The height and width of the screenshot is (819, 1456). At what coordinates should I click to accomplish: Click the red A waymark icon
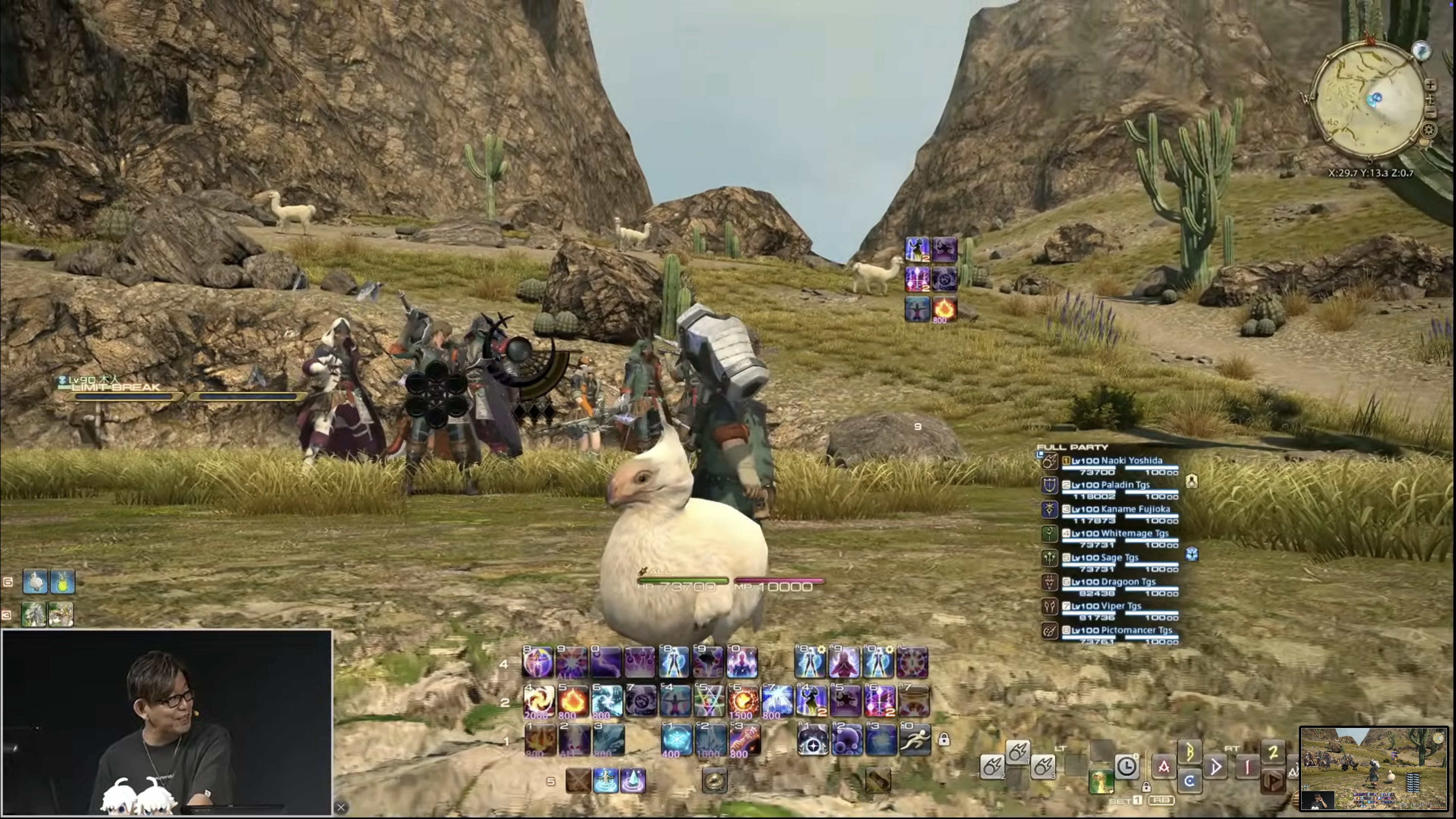coord(1164,767)
